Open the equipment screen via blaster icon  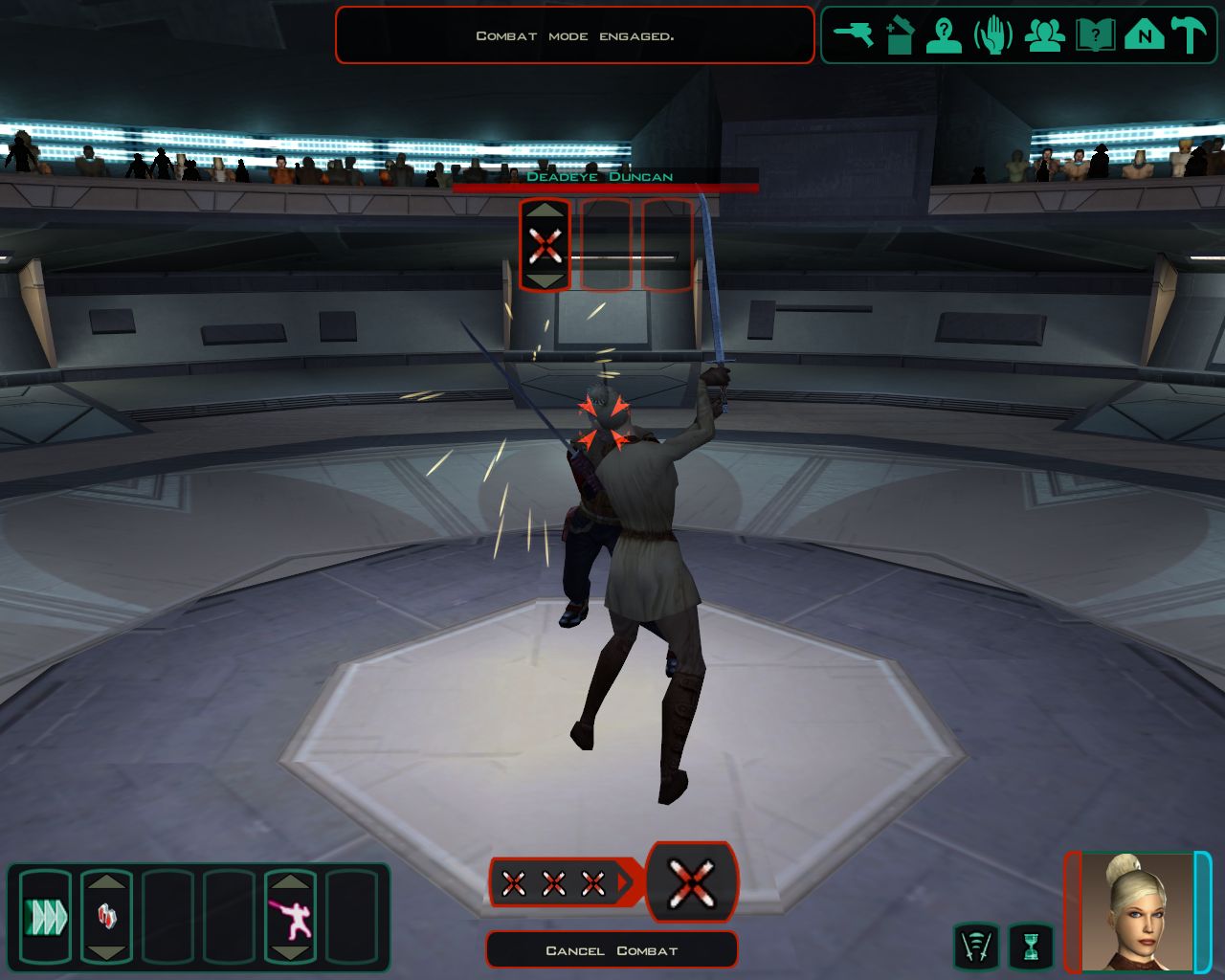tap(853, 36)
